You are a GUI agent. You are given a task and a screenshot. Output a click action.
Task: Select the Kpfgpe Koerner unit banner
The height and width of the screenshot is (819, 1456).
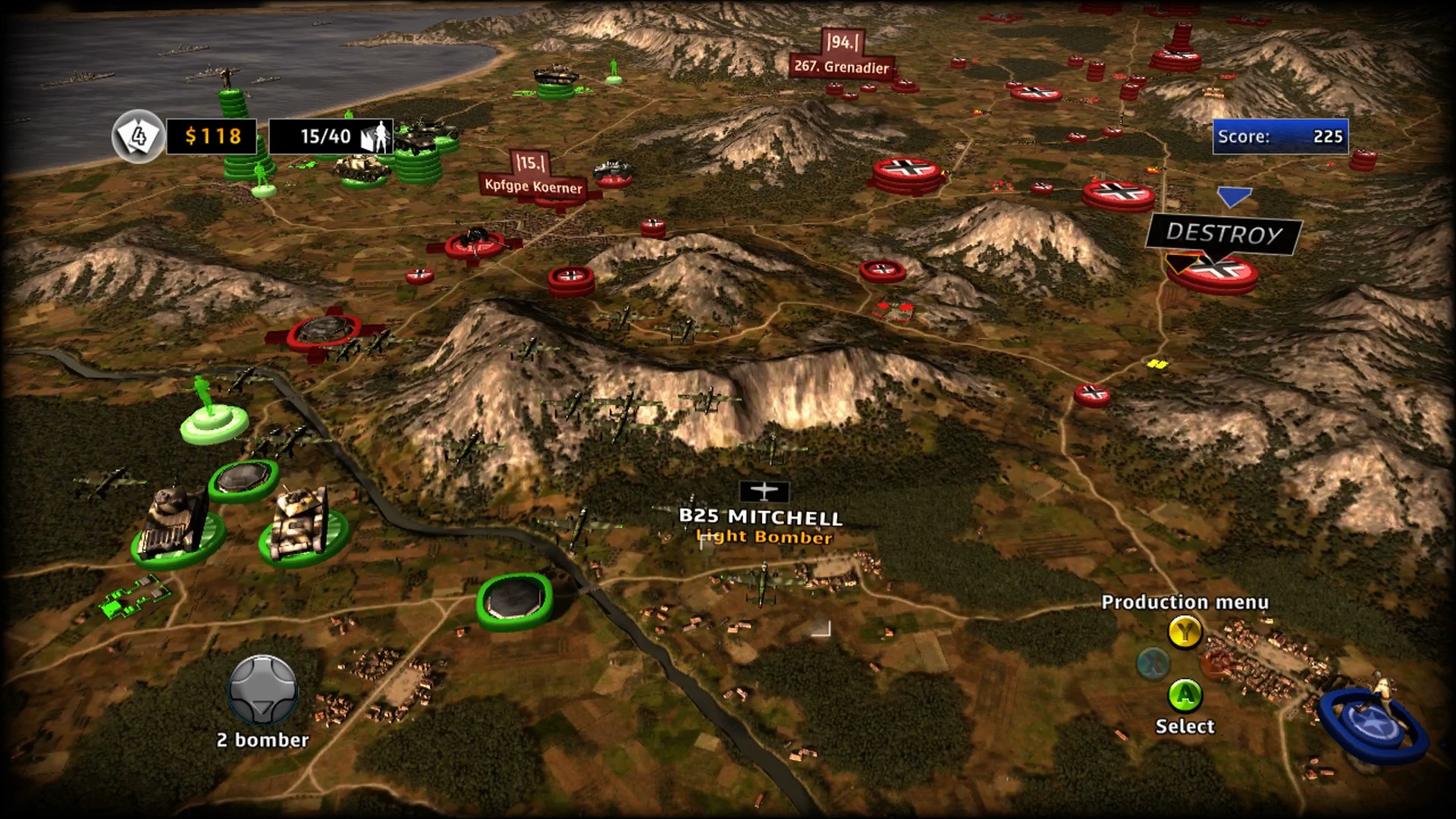[534, 187]
